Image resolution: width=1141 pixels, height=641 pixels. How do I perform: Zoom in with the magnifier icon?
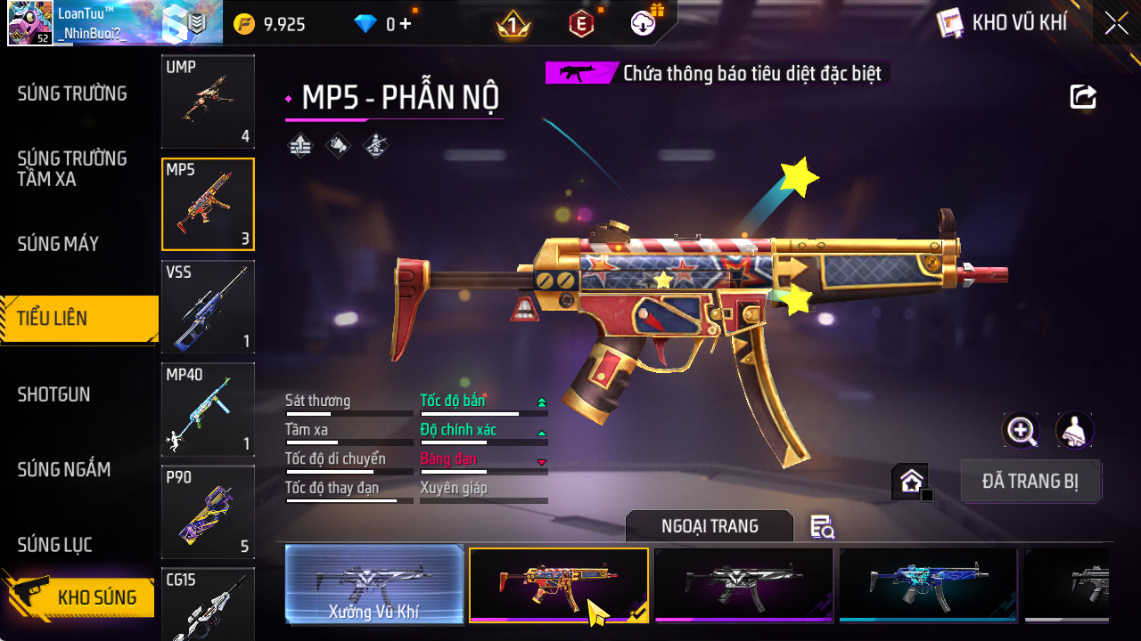tap(1021, 431)
